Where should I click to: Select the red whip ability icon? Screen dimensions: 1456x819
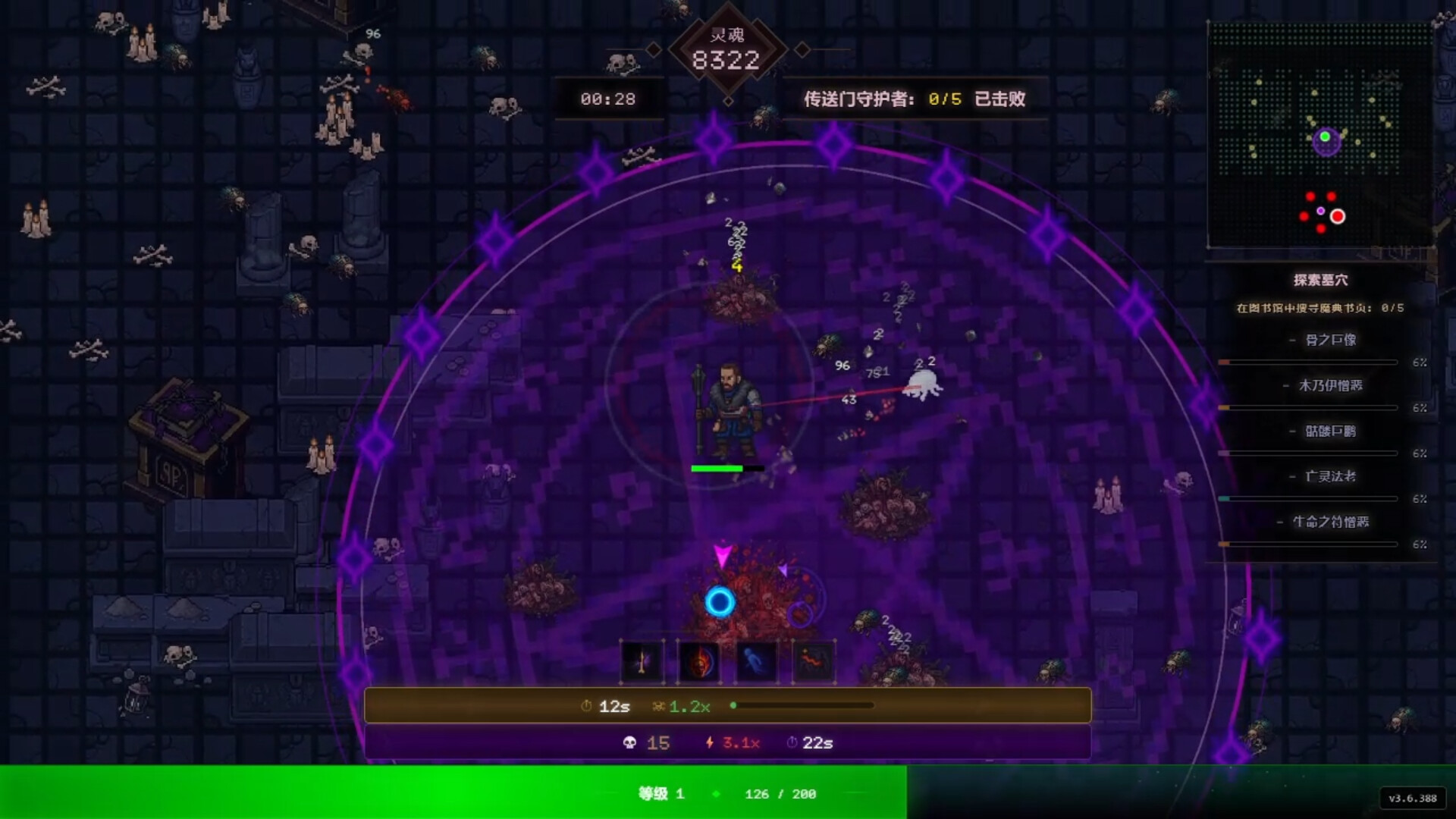click(x=813, y=660)
